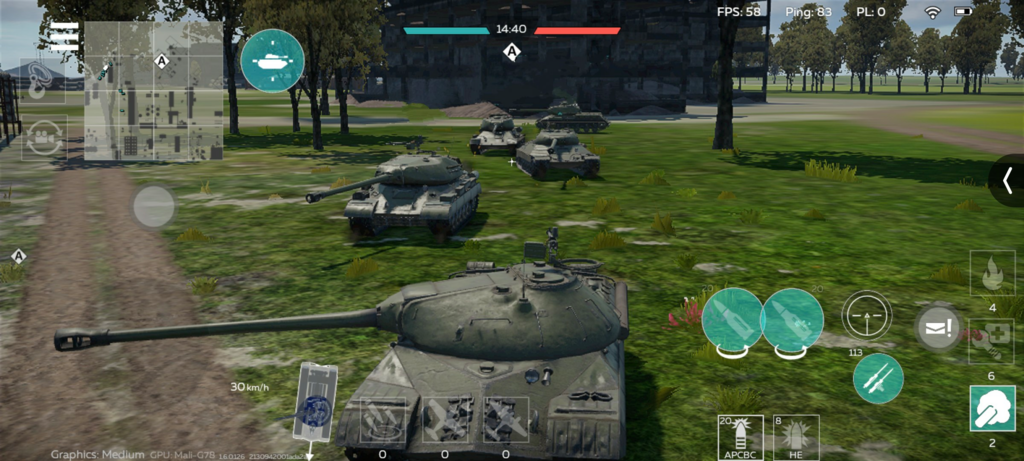Select the teal tank vehicle button
This screenshot has width=1024, height=461.
tap(272, 60)
